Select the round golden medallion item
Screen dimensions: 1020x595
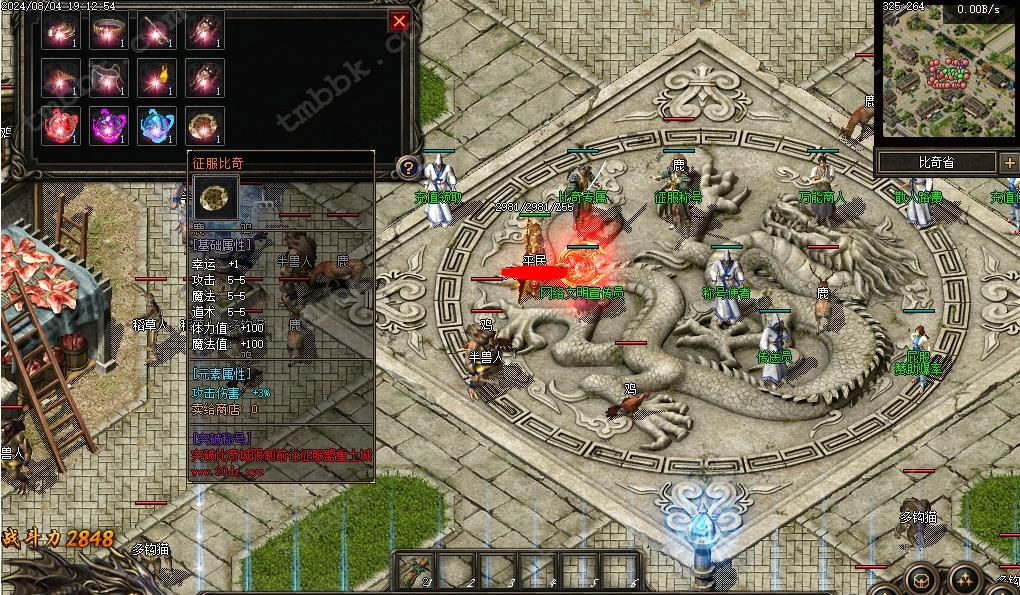(x=205, y=125)
